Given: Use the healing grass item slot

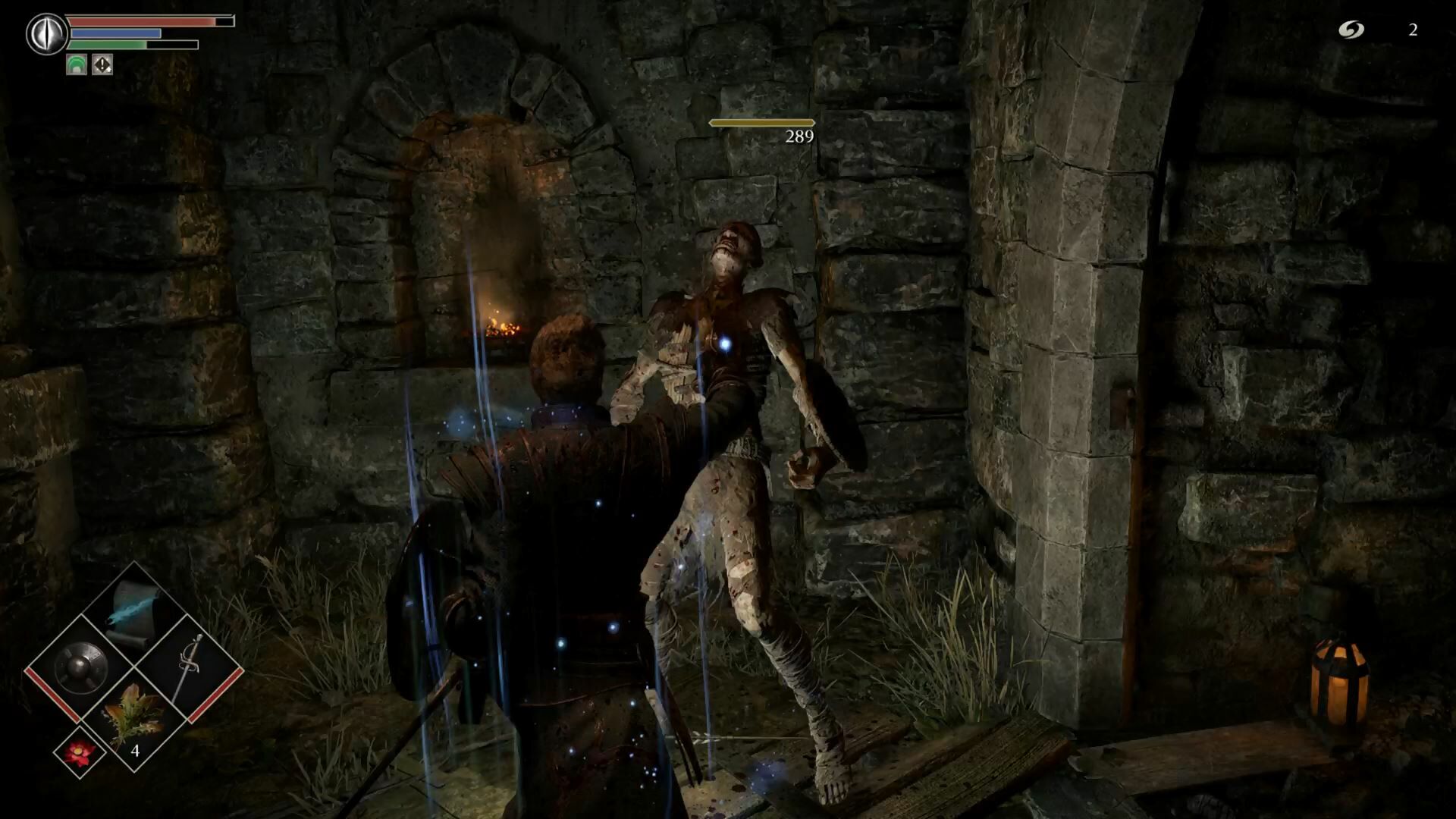Looking at the screenshot, I should coord(134,717).
